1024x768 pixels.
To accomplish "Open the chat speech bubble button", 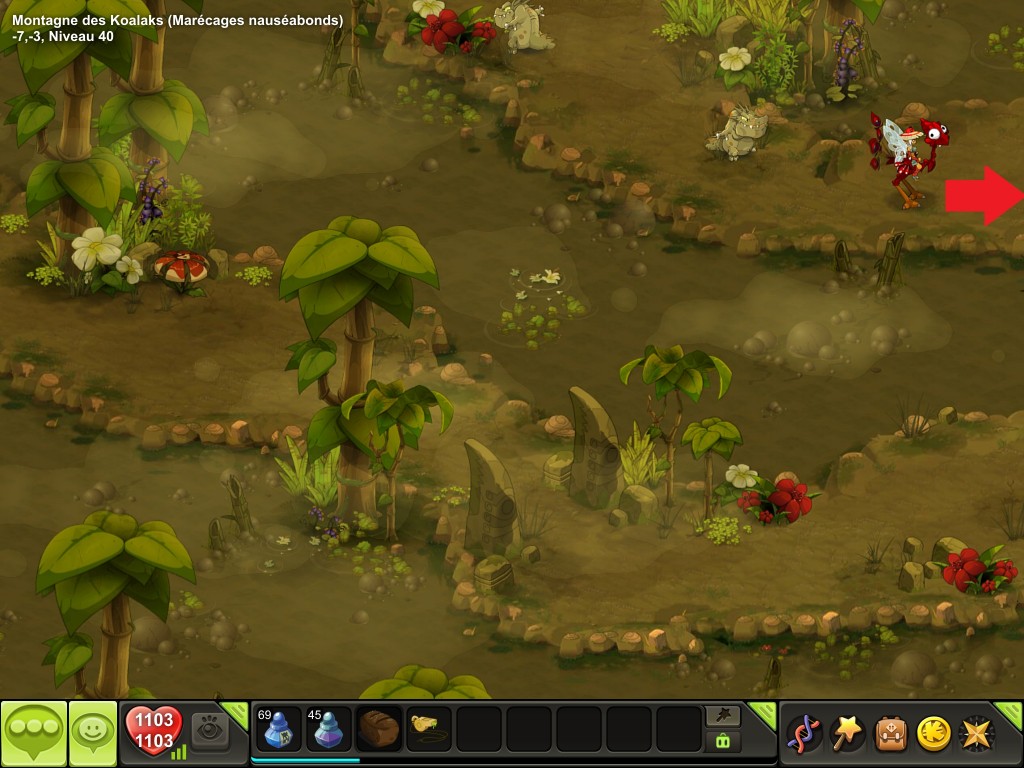I will pyautogui.click(x=33, y=734).
